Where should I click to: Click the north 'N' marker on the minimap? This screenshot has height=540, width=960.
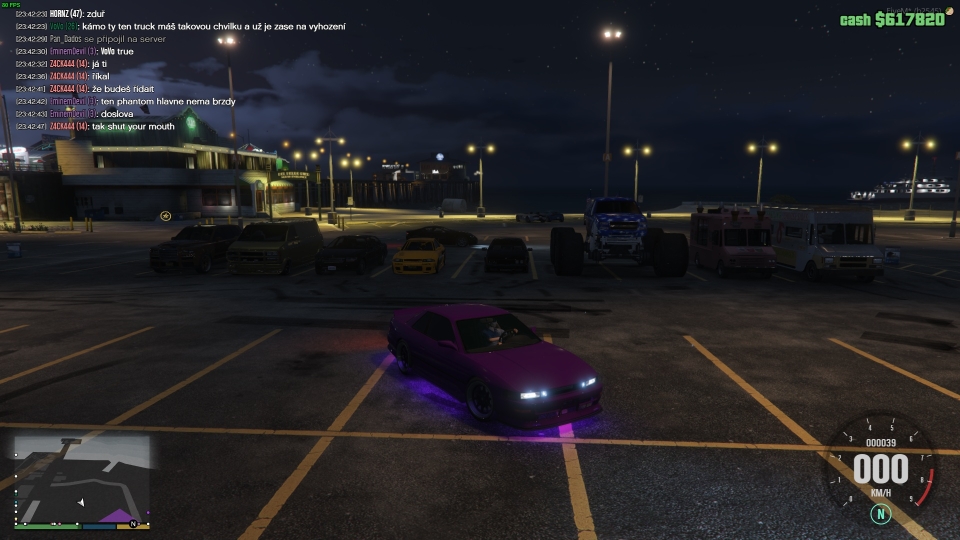pyautogui.click(x=133, y=524)
